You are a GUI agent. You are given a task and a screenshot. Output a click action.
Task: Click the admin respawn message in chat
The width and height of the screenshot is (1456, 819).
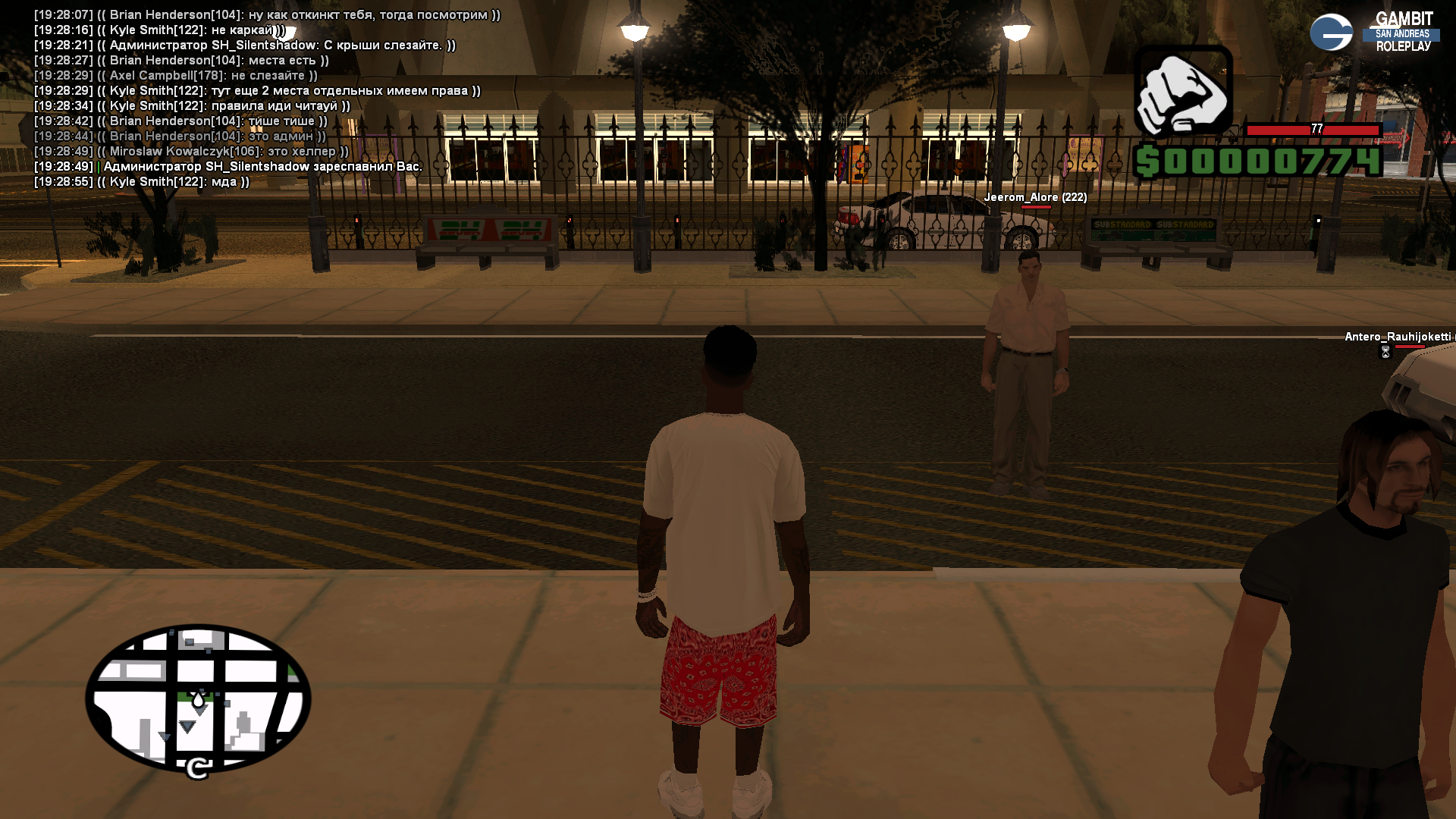point(262,167)
